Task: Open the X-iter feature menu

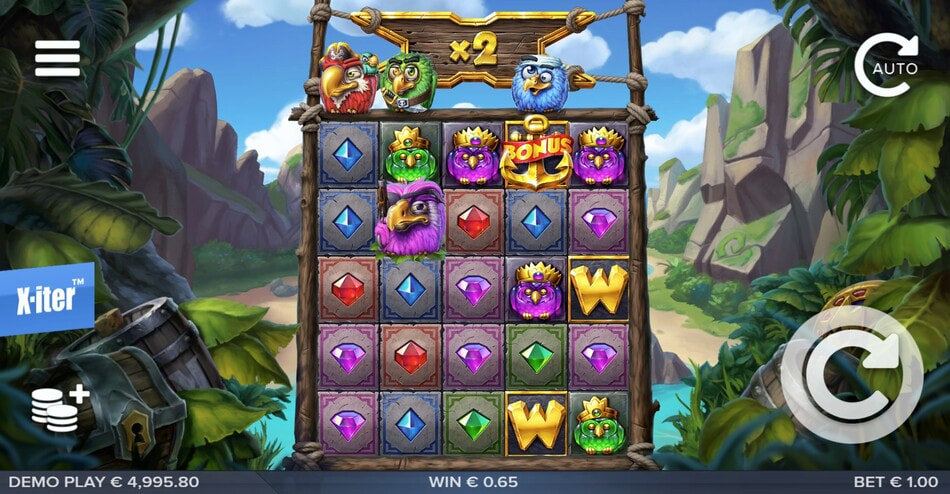Action: point(45,299)
